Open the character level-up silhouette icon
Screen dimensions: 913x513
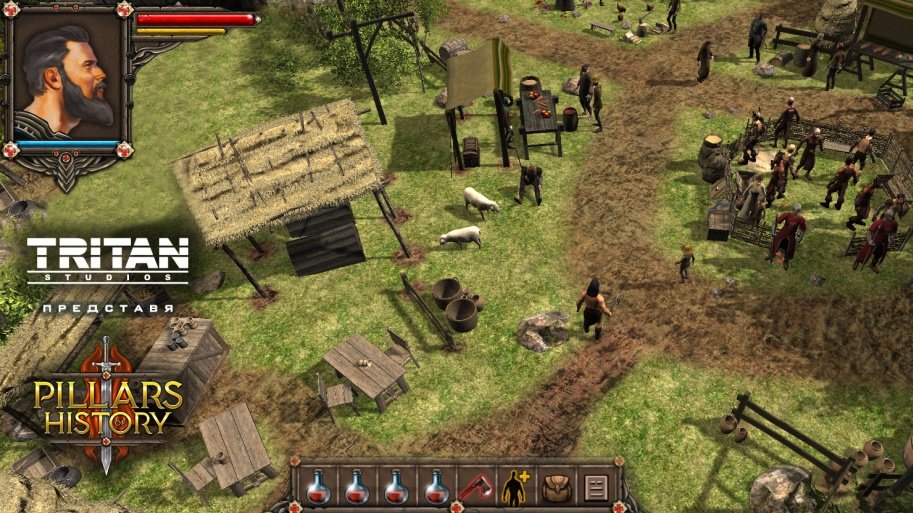point(514,487)
